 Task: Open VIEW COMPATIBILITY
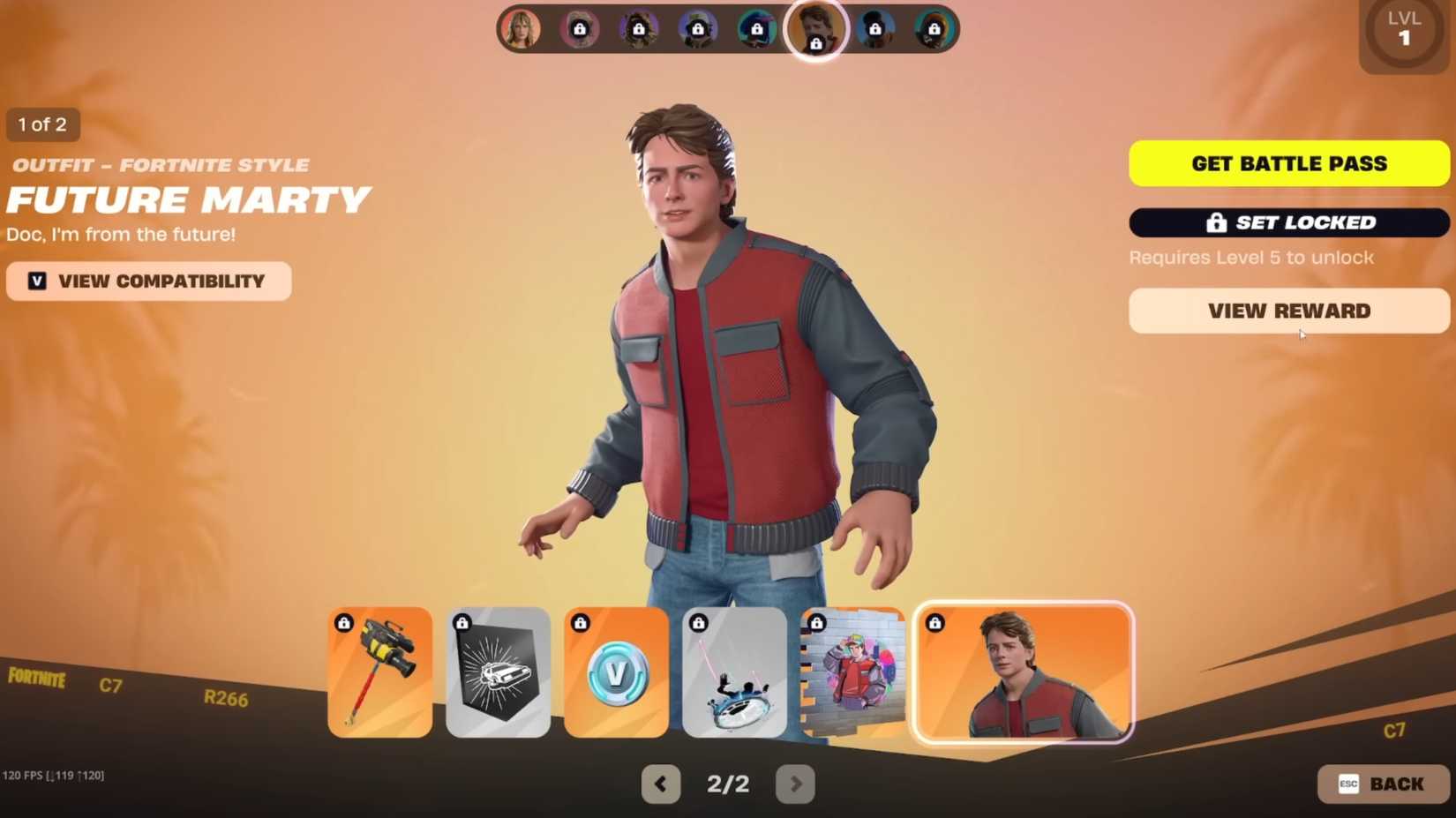tap(148, 281)
